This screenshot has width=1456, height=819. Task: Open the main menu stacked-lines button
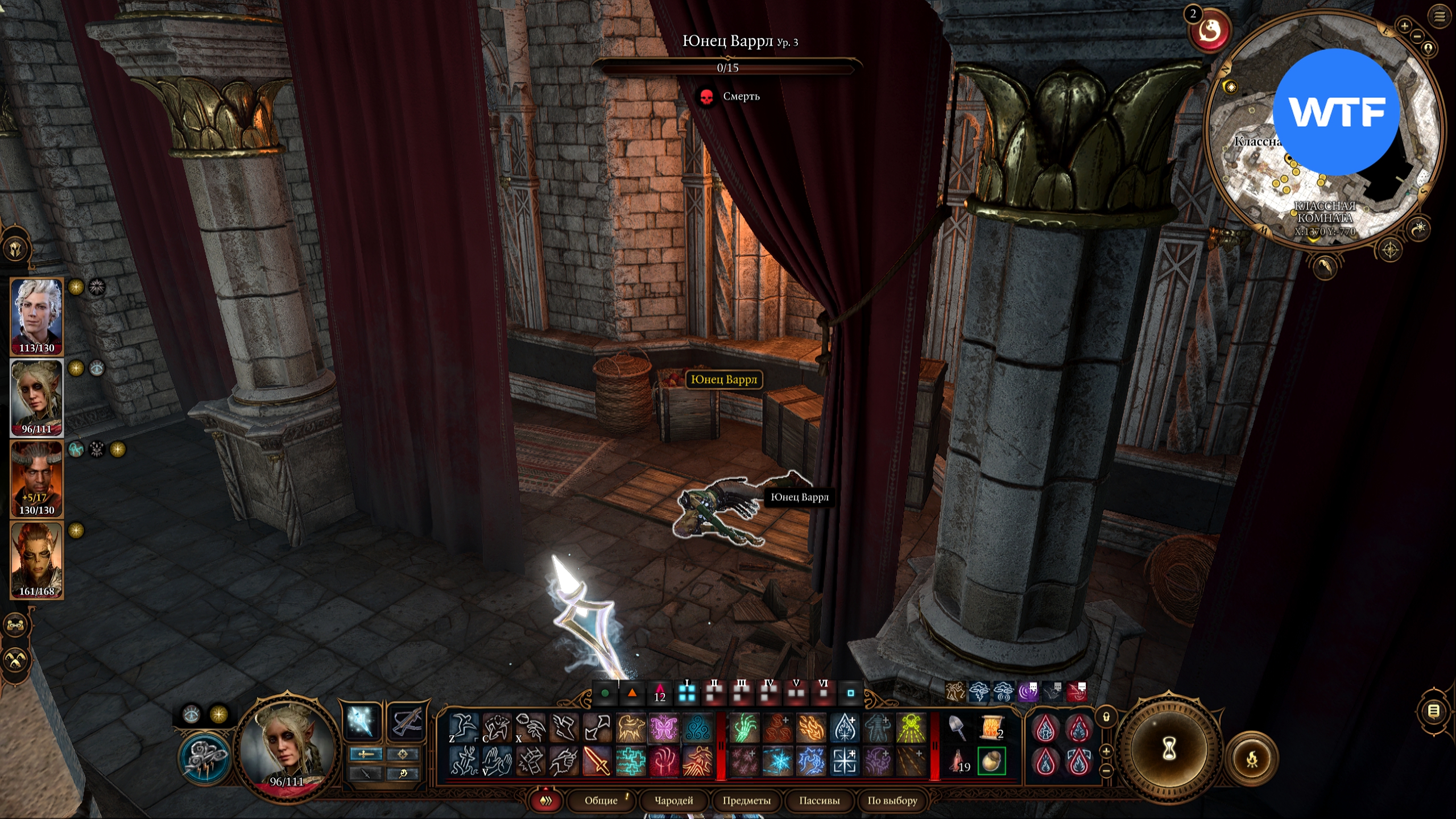[1440, 17]
